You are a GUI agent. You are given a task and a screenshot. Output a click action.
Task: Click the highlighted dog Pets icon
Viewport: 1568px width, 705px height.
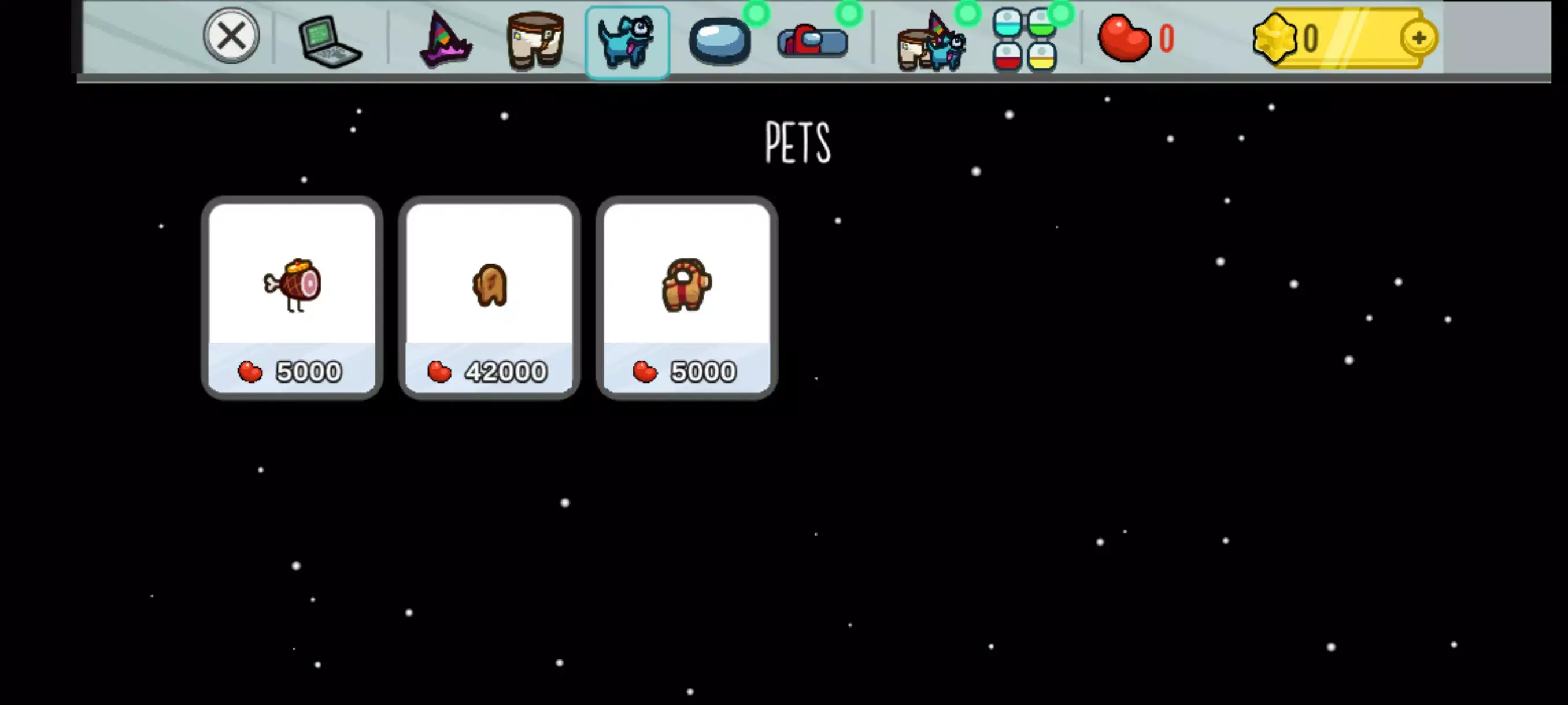[627, 43]
